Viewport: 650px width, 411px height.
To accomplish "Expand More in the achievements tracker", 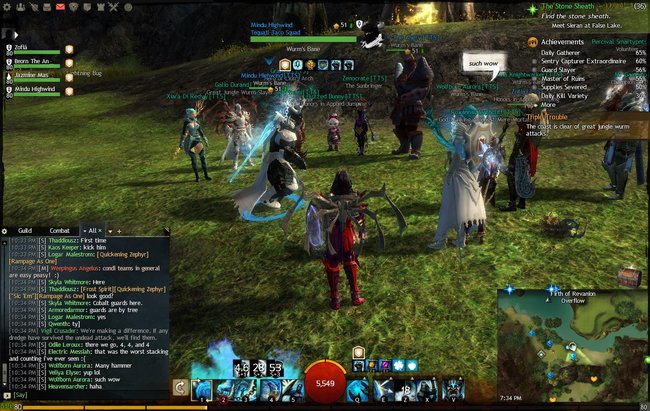I will [x=548, y=104].
